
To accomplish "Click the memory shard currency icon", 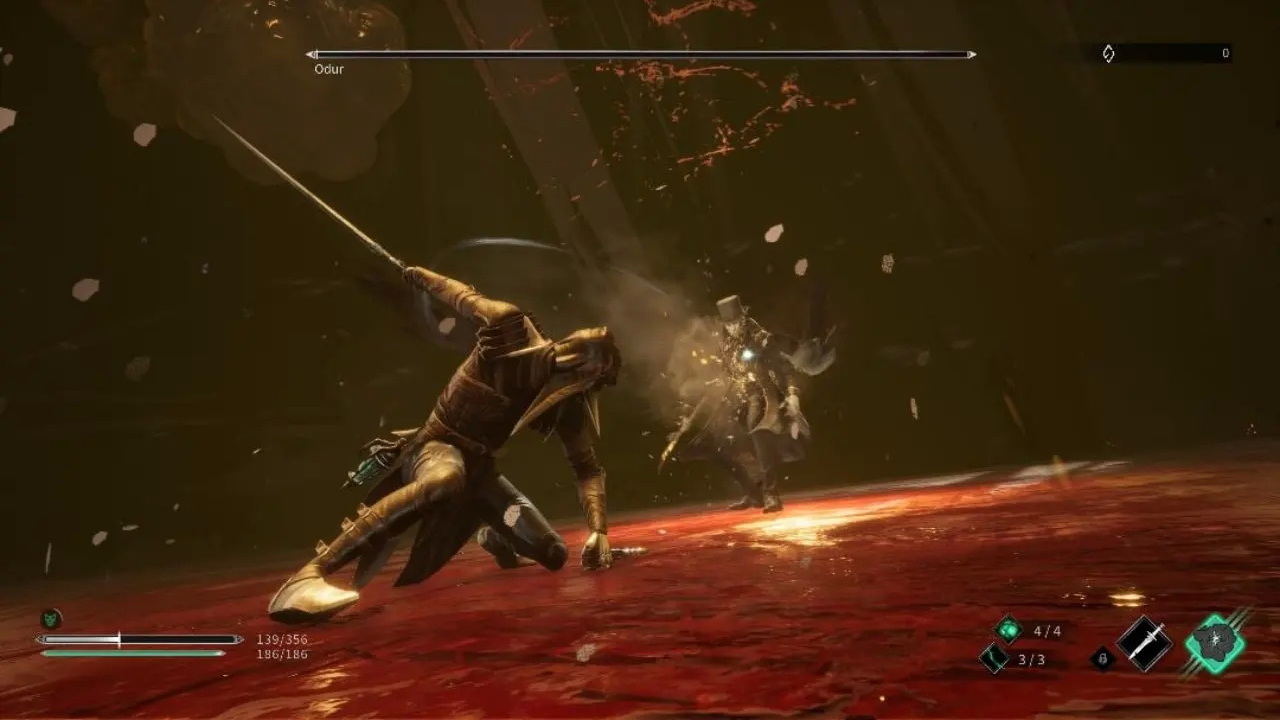I will tap(1108, 54).
